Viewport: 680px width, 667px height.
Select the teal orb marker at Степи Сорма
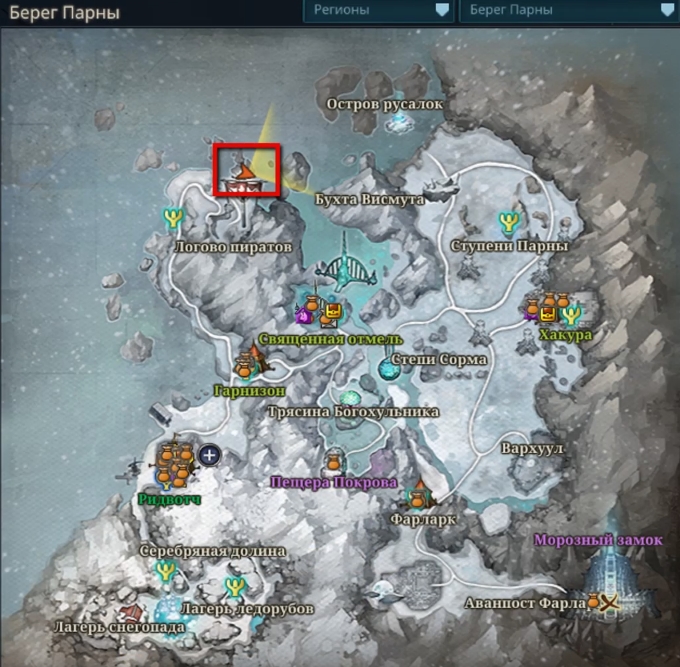point(386,369)
